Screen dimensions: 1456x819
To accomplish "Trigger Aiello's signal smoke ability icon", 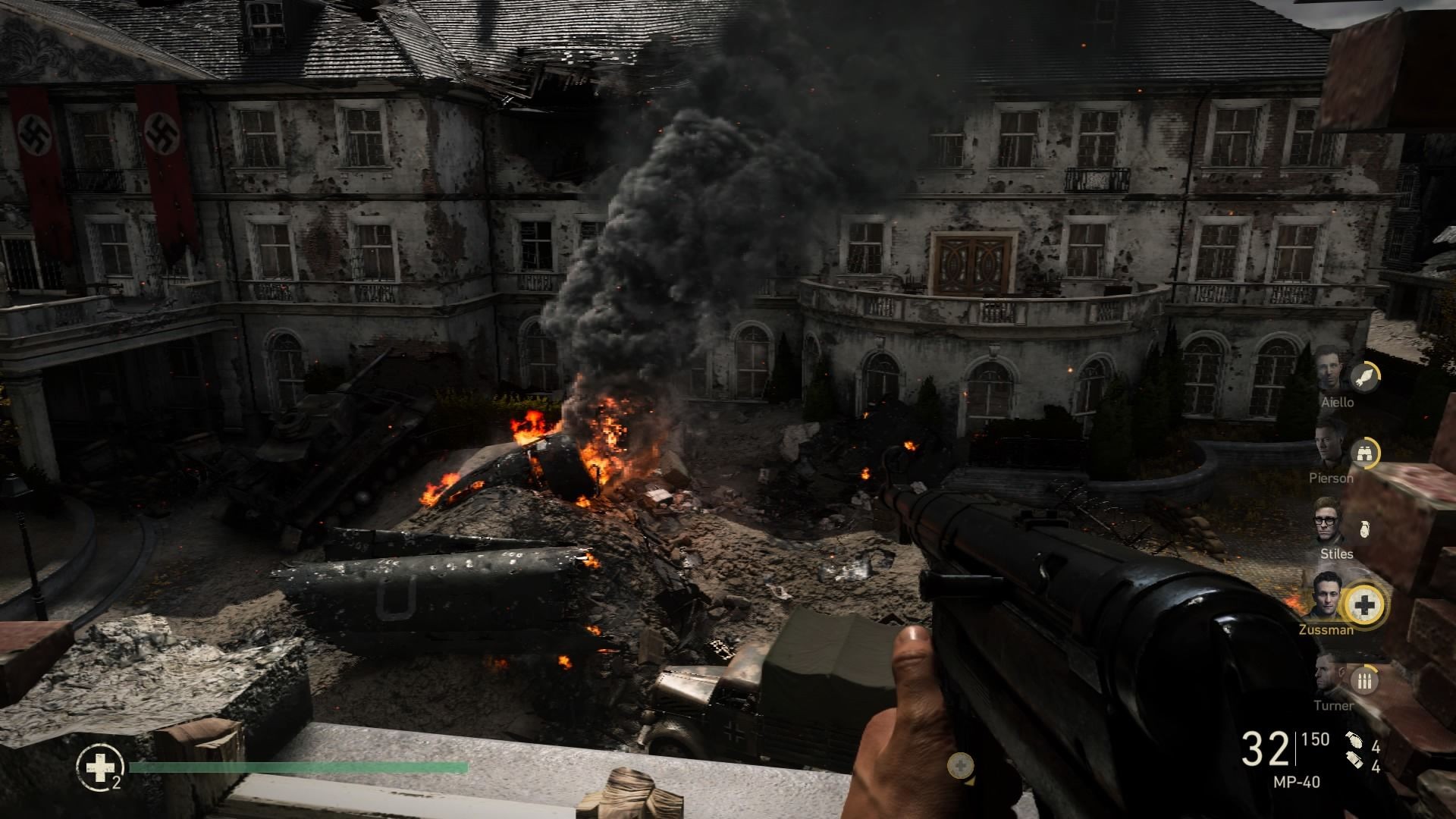I will click(x=1365, y=377).
